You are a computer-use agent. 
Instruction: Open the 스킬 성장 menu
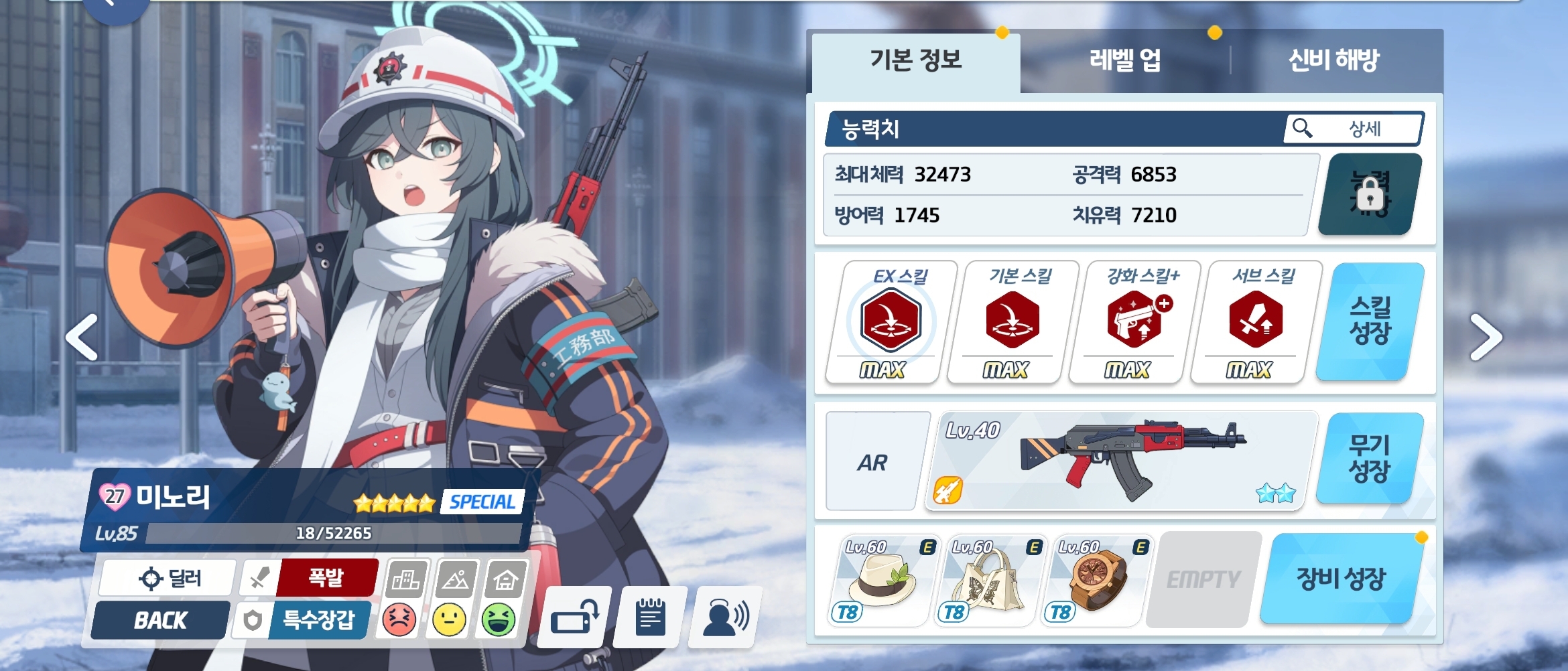1370,321
